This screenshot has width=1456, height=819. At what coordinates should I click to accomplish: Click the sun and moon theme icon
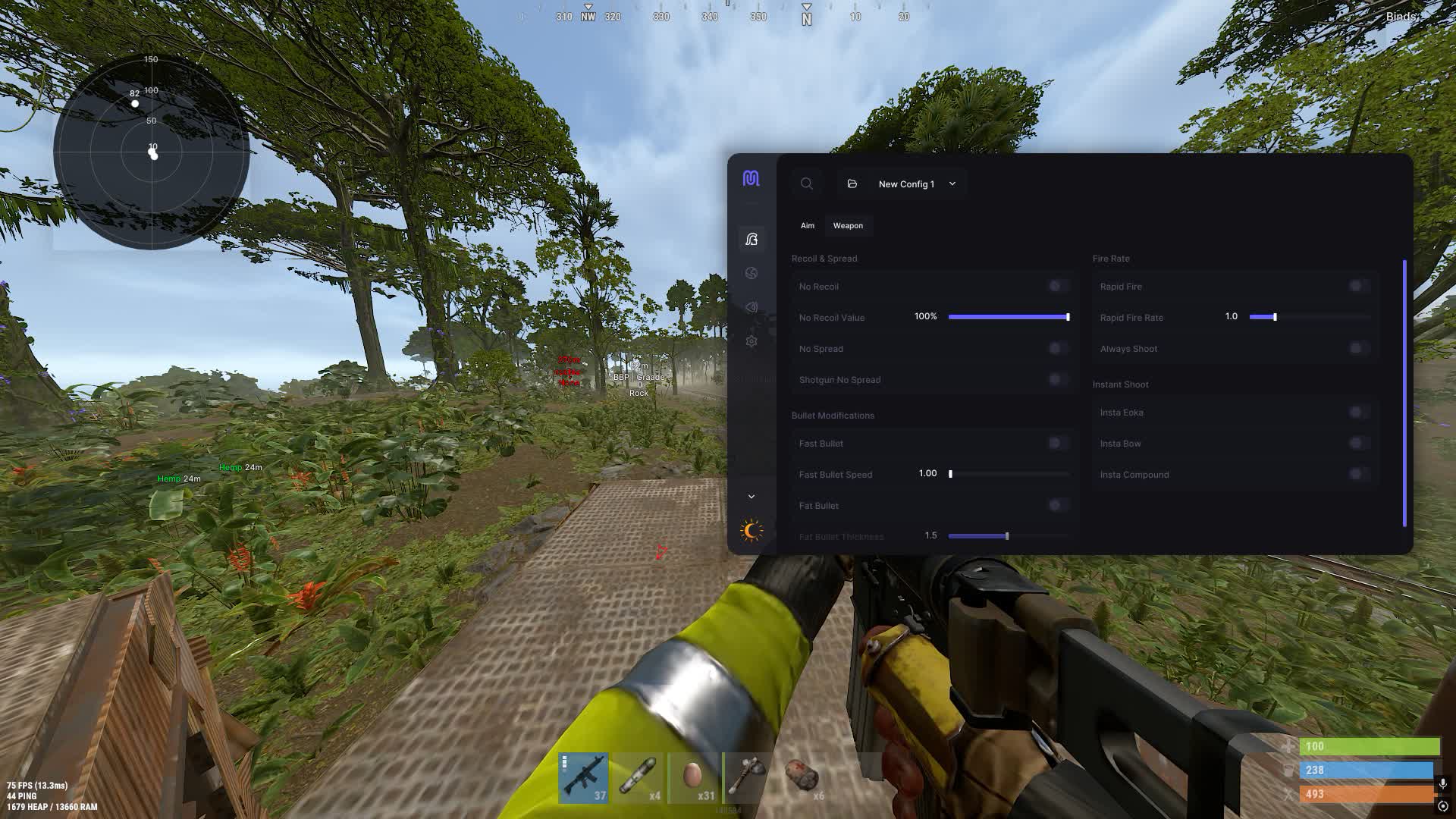point(751,529)
